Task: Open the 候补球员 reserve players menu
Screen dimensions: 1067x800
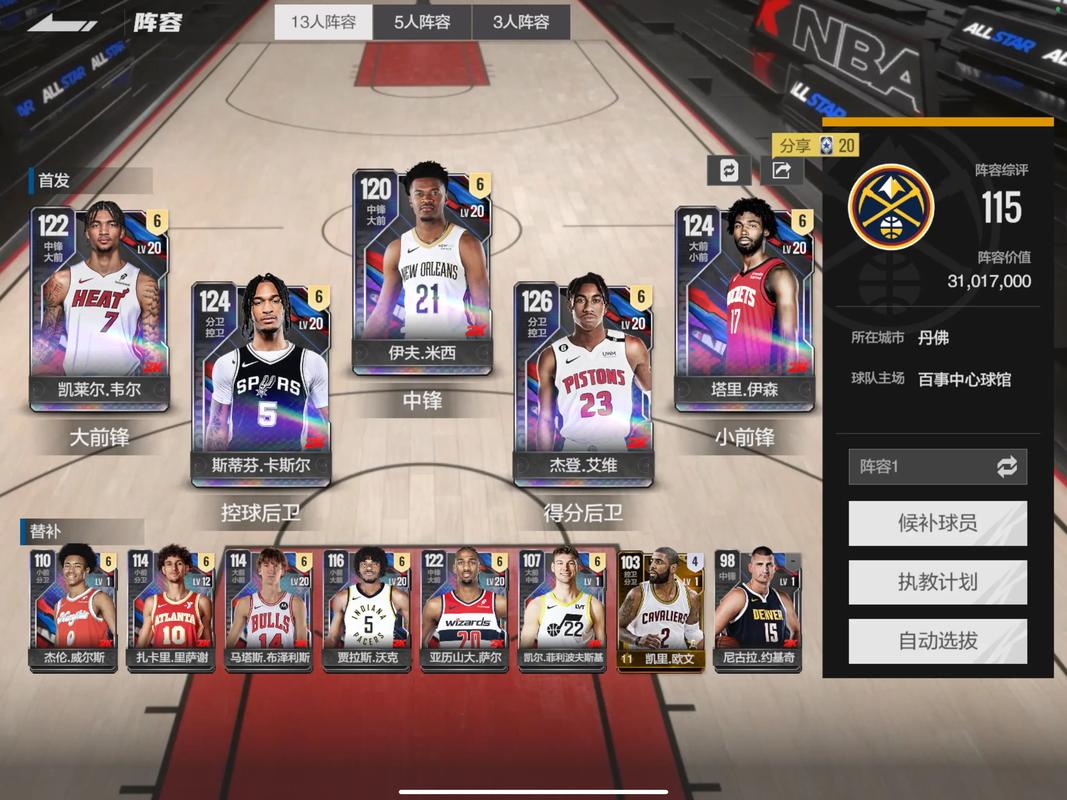Action: point(937,523)
